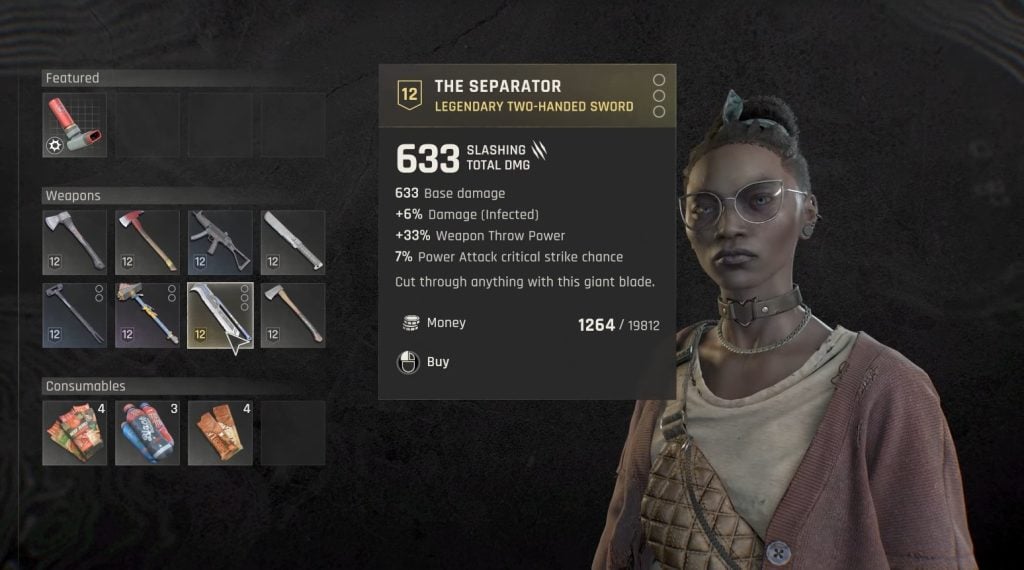Select the machete blade weapon
The width and height of the screenshot is (1024, 570).
[x=293, y=242]
